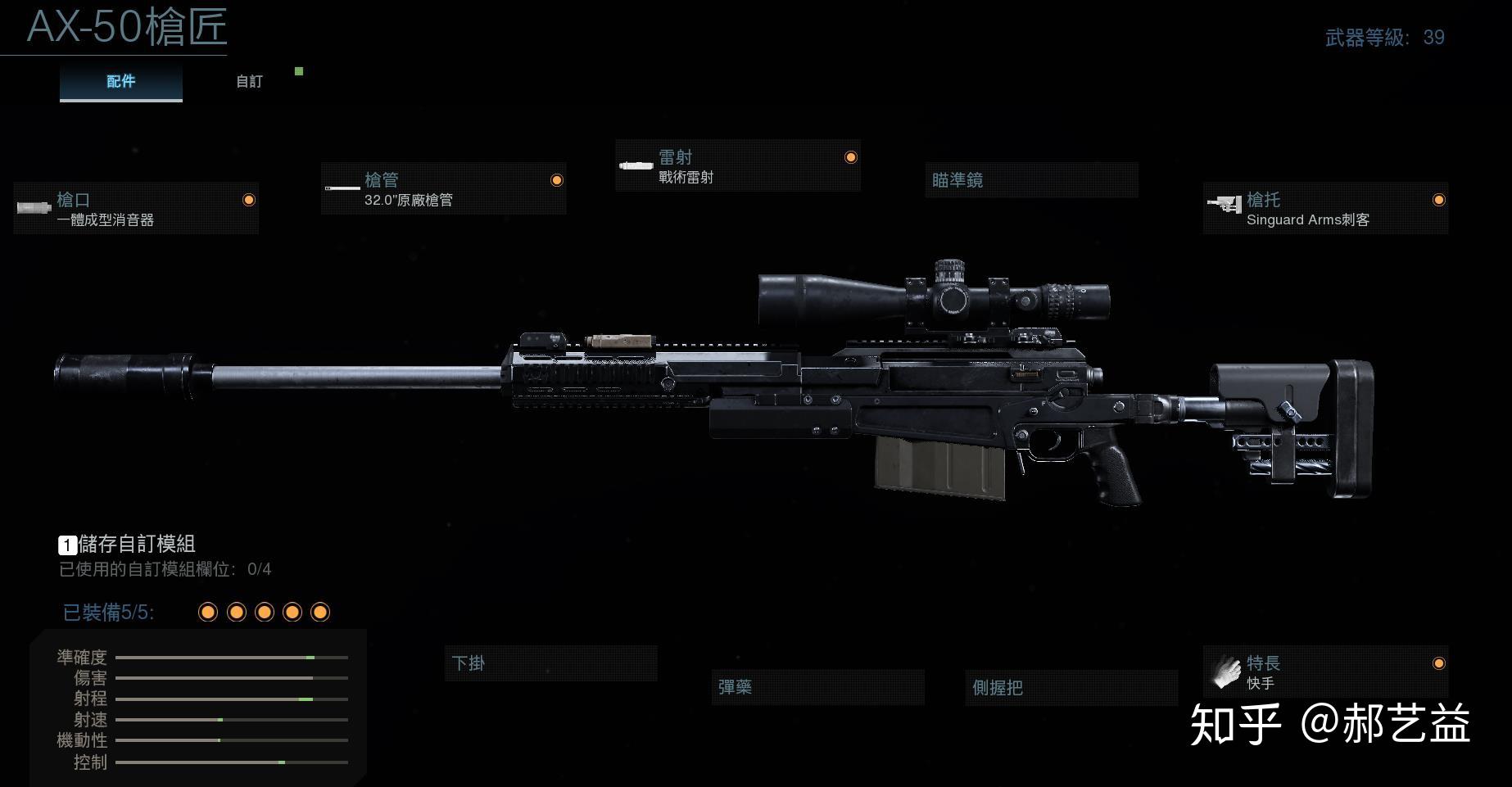
Task: Click the first equipped dot under 已裝備5/5
Action: [x=207, y=611]
